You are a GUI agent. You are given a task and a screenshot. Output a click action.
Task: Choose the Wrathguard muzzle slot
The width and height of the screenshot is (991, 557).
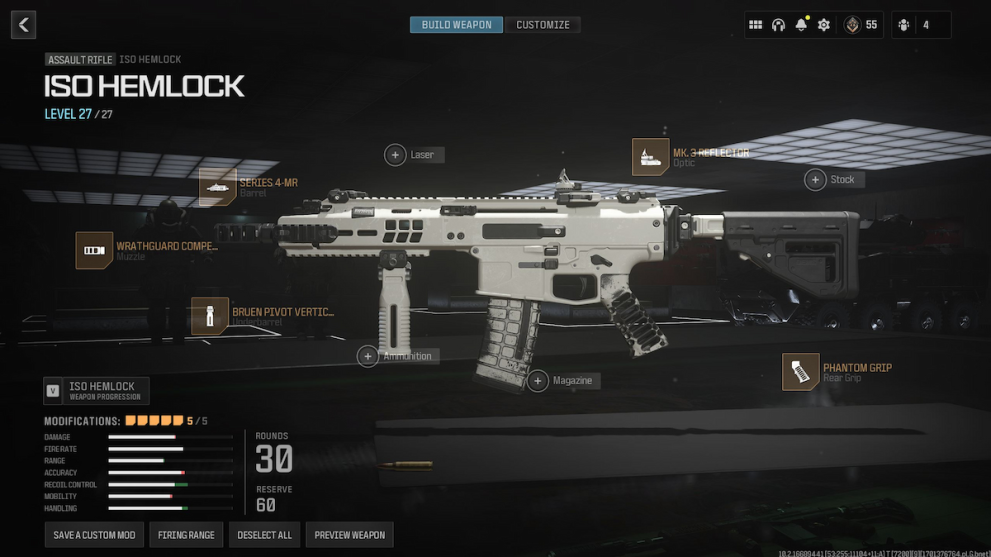(94, 250)
